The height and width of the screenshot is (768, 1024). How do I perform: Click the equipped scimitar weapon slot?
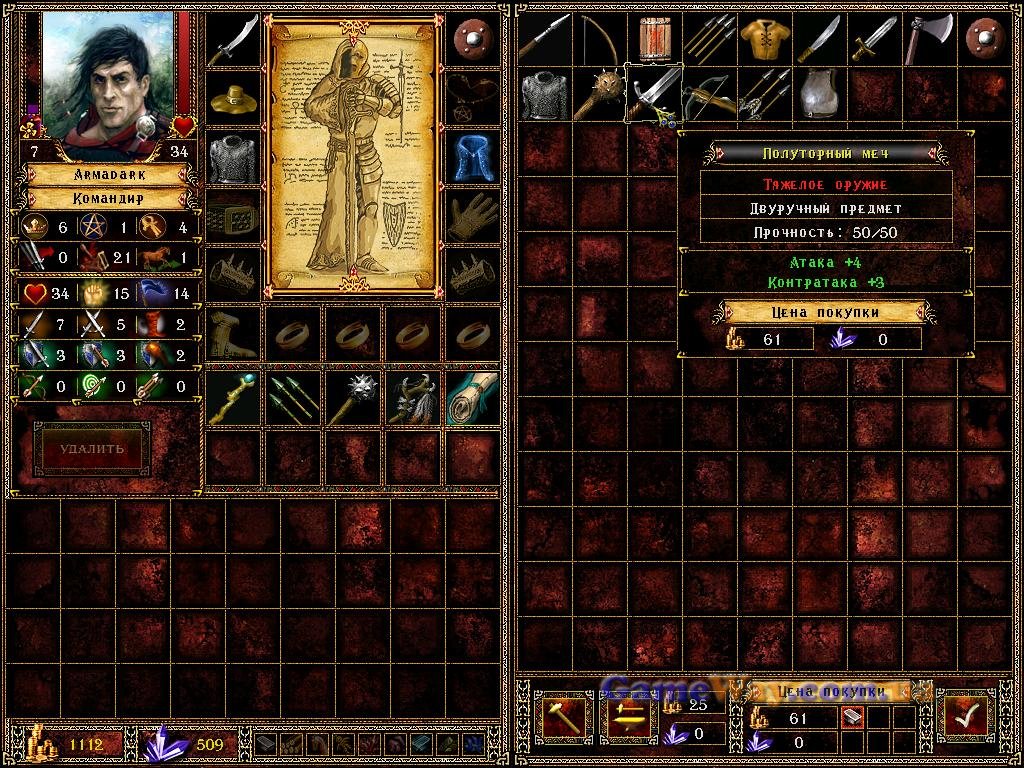[232, 40]
